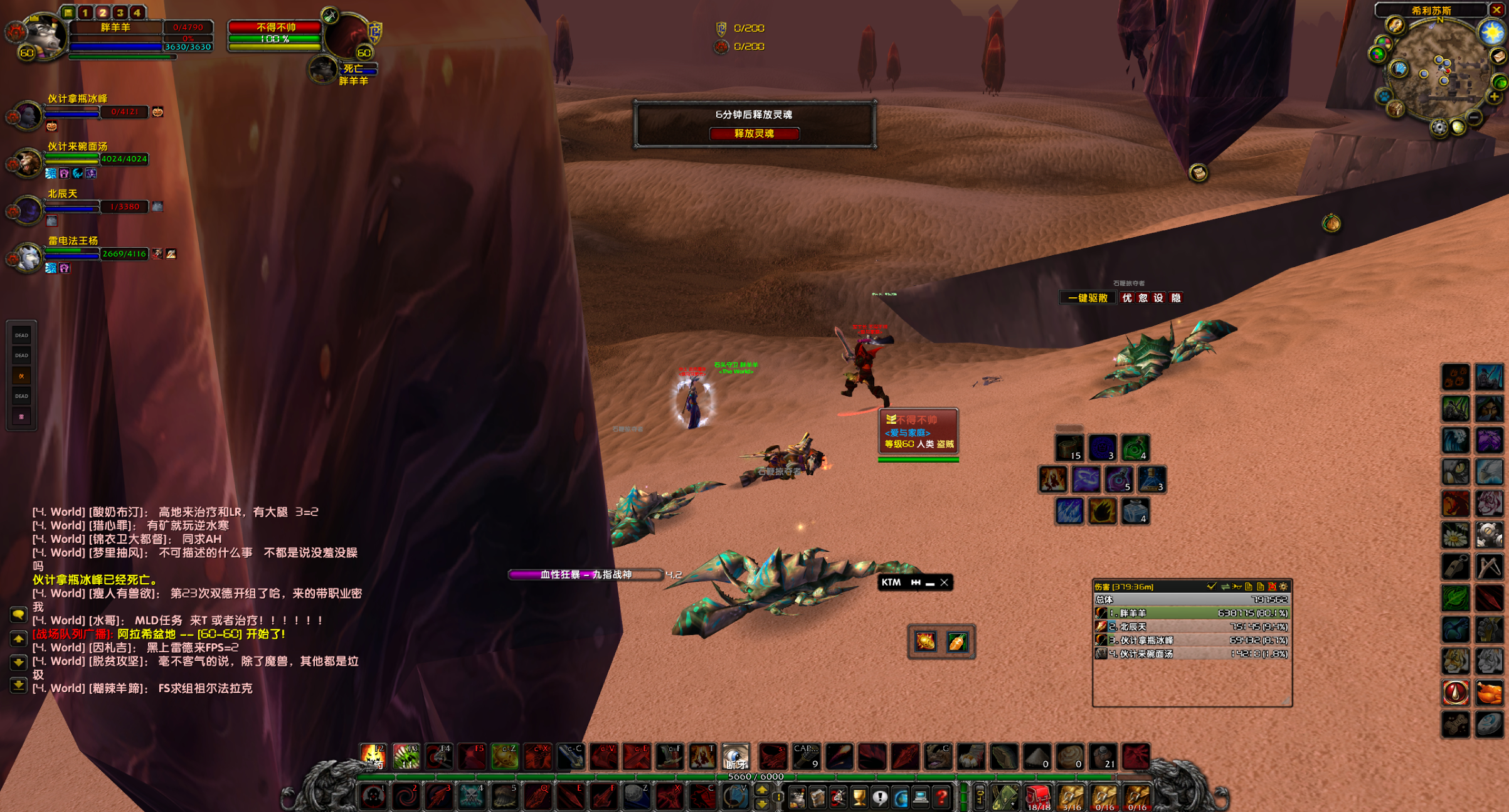
Task: Open the mail envelope icon beside the minimap
Action: (x=1498, y=57)
